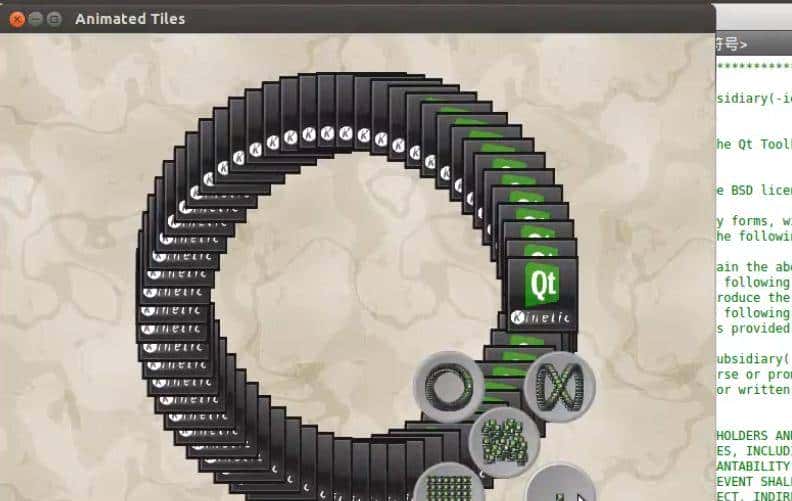792x501 pixels.
Task: Select the ellipse ring layout button
Action: (447, 385)
